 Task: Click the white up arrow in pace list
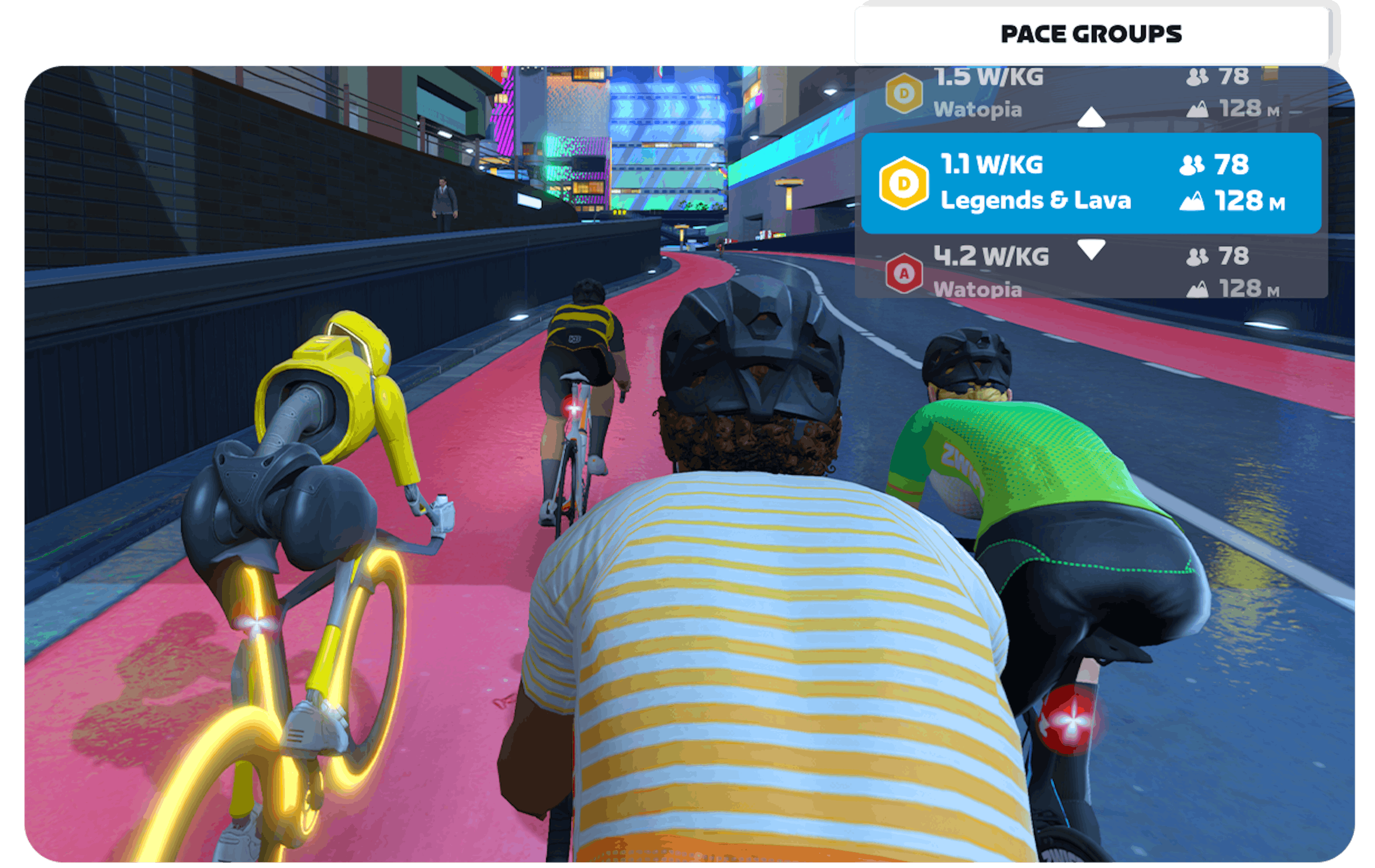coord(1090,117)
